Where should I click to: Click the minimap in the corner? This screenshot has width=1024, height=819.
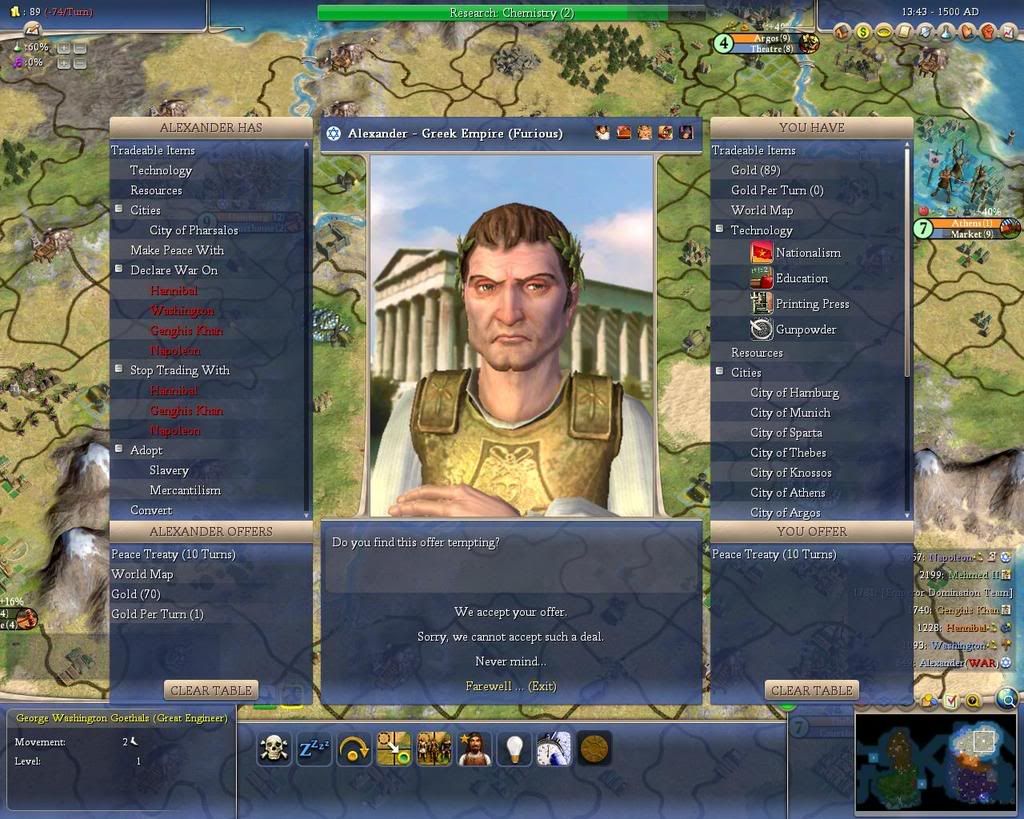tap(935, 759)
